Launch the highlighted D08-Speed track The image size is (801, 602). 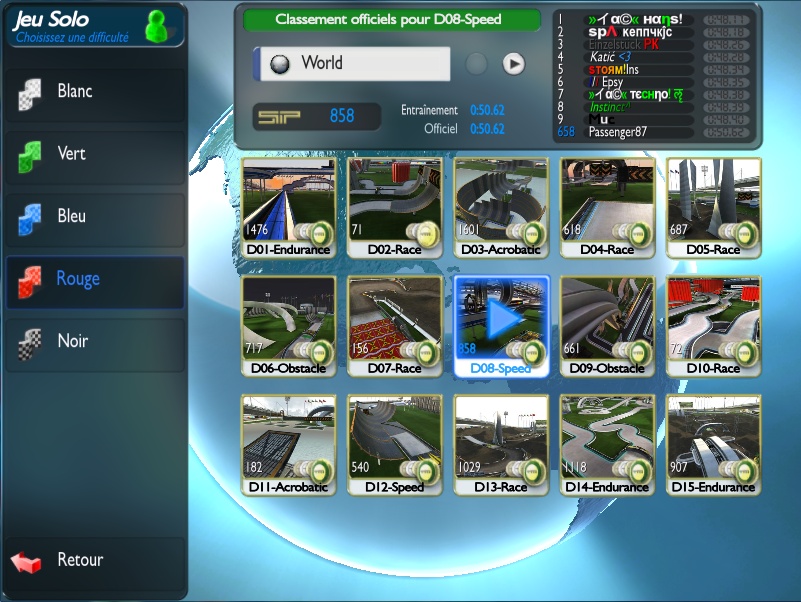501,319
